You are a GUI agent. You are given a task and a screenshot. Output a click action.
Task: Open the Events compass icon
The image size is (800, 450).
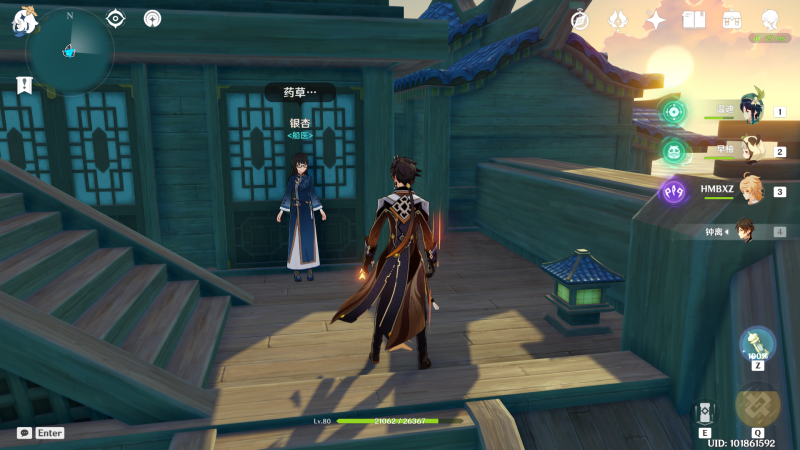(x=580, y=19)
